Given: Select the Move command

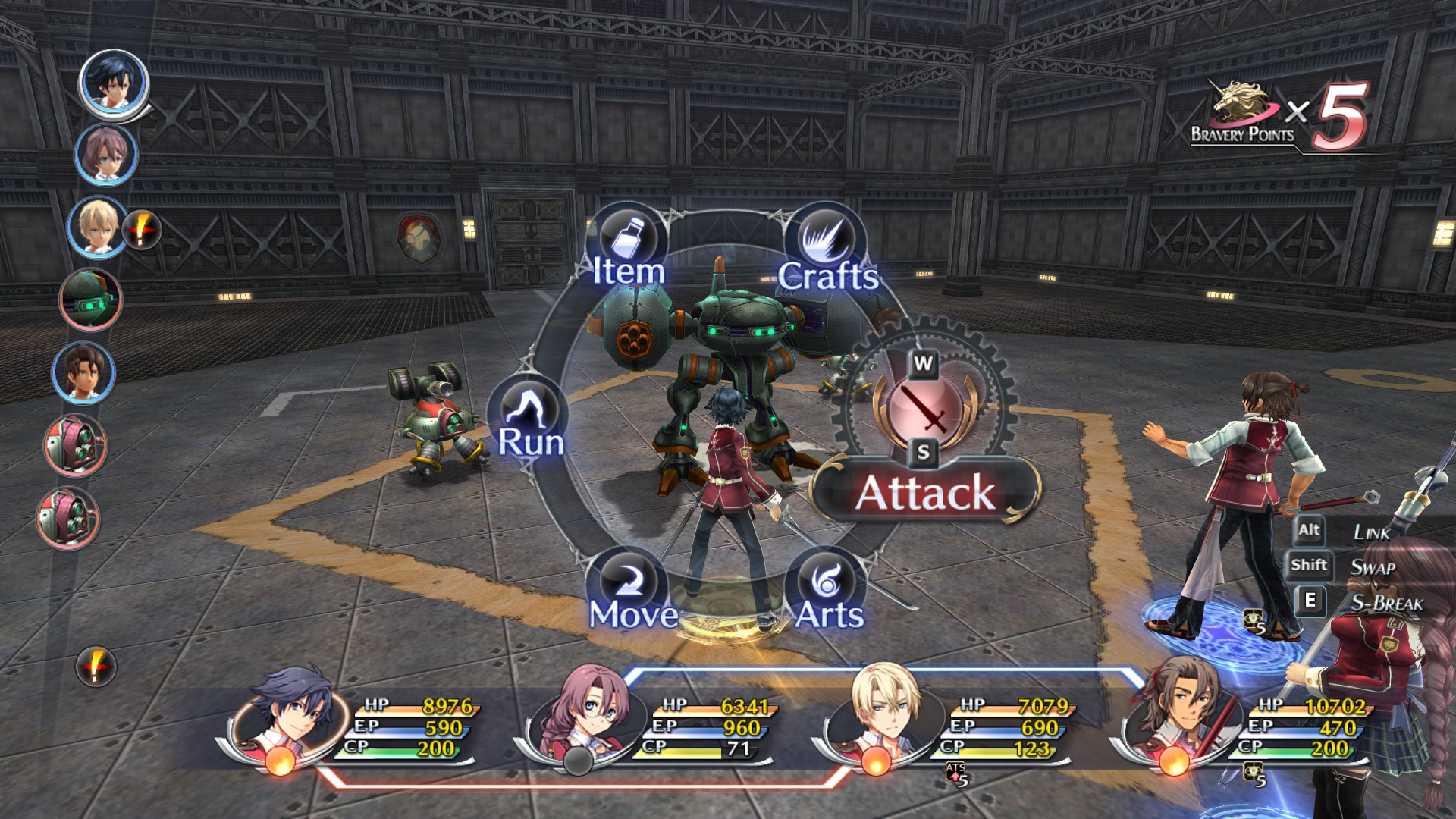Looking at the screenshot, I should [632, 592].
